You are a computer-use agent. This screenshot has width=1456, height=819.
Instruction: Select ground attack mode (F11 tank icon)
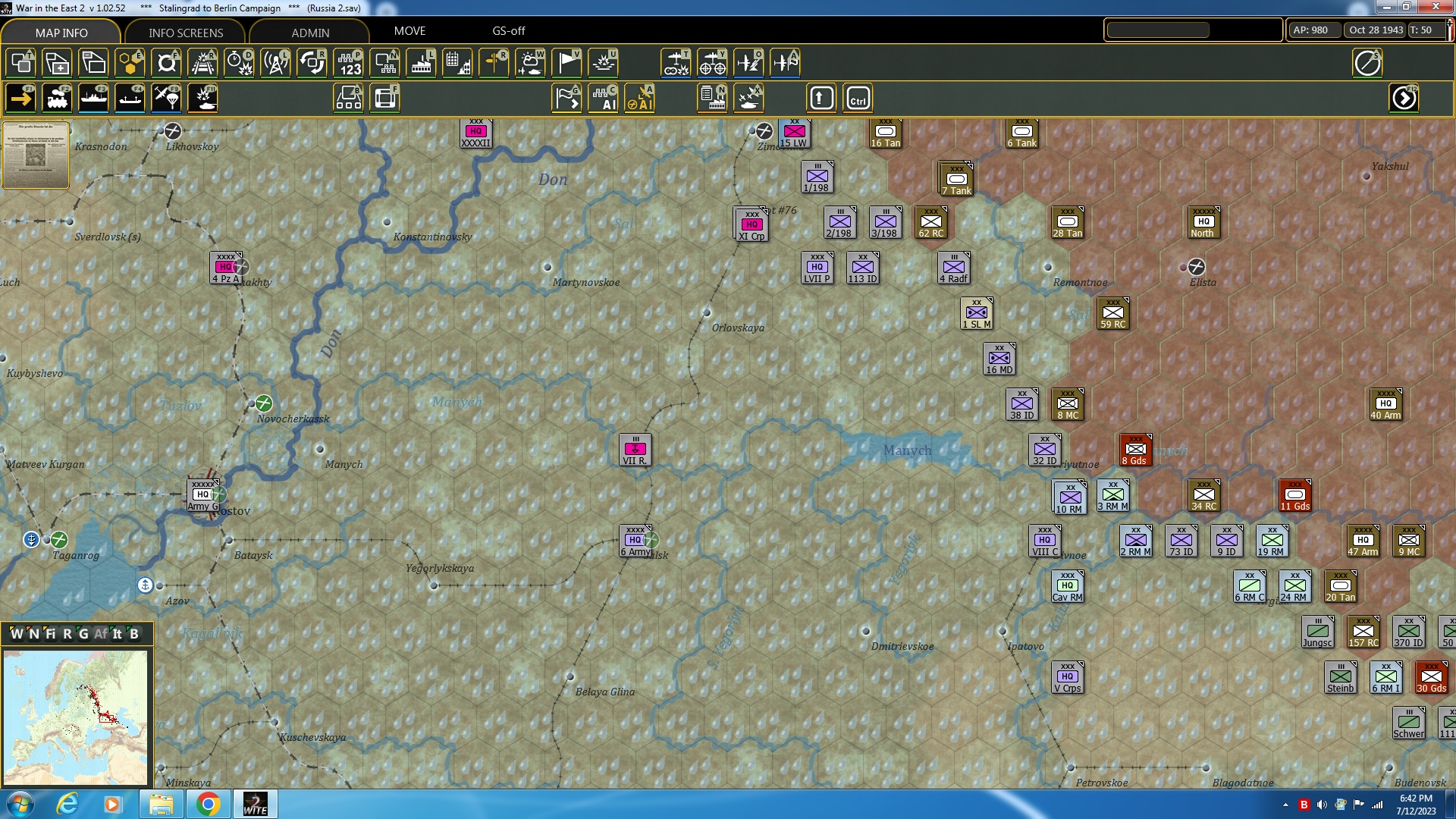point(202,98)
